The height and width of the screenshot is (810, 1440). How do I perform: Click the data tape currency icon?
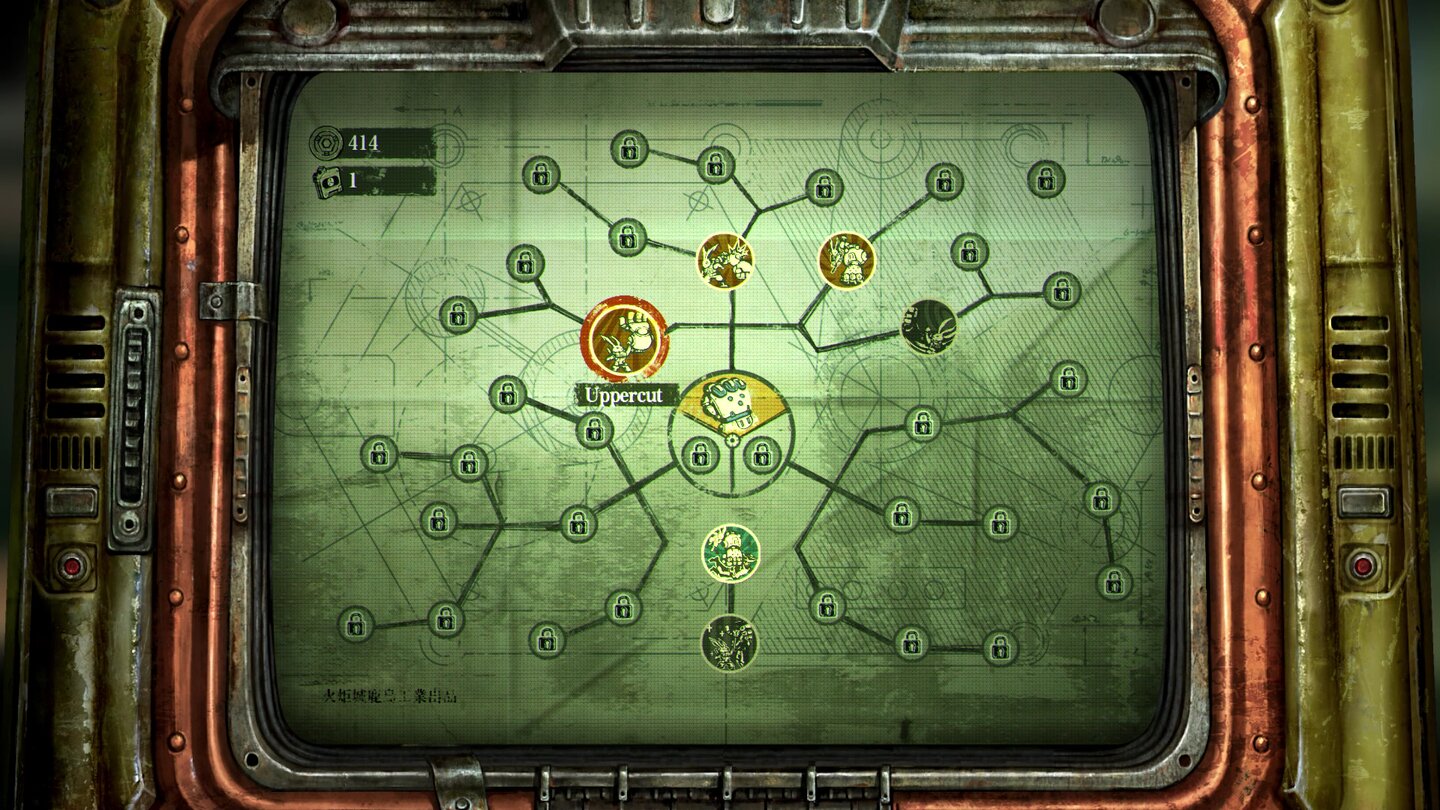click(329, 180)
